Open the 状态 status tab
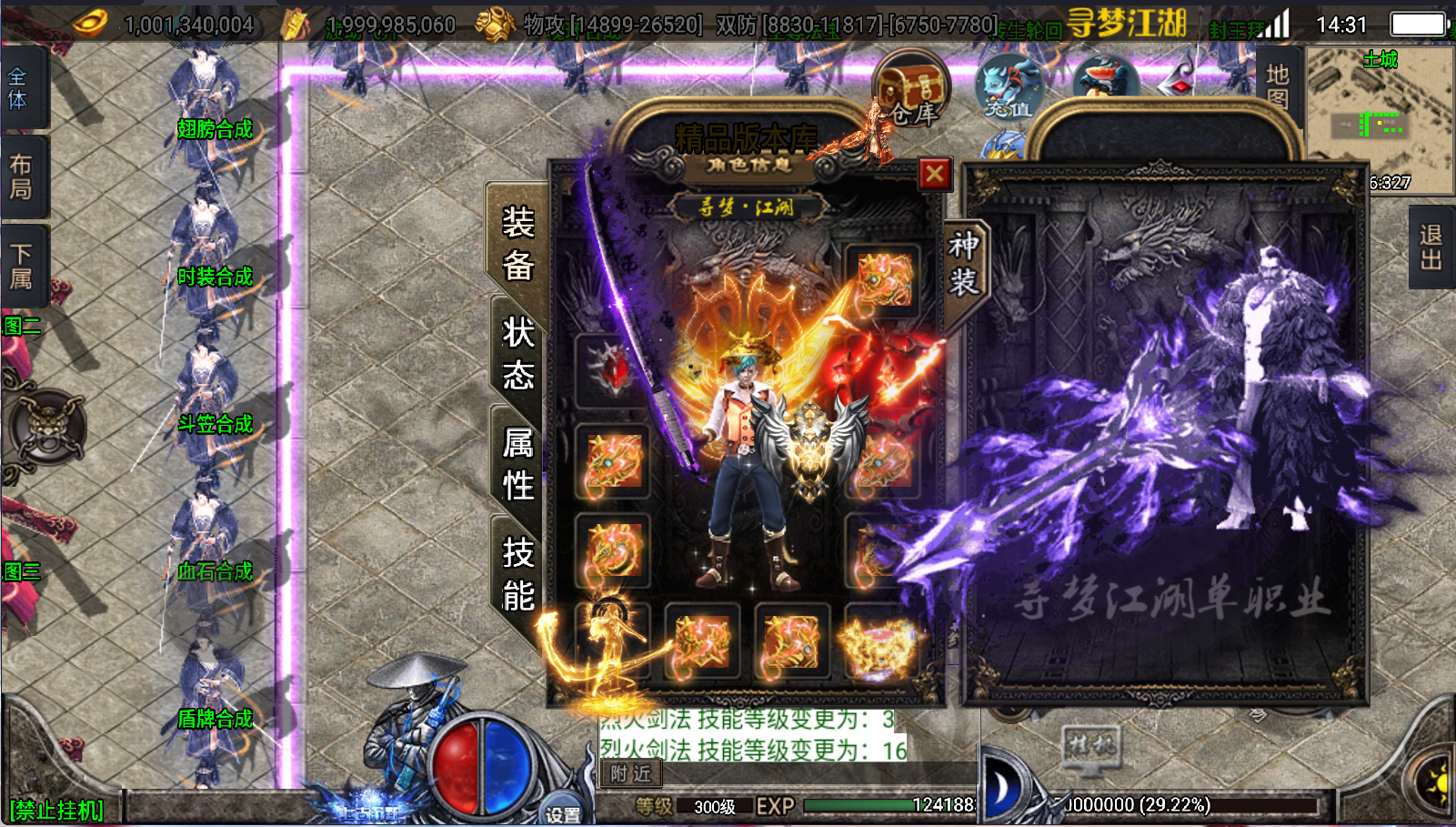Screen dimensions: 1456x827 (517, 353)
